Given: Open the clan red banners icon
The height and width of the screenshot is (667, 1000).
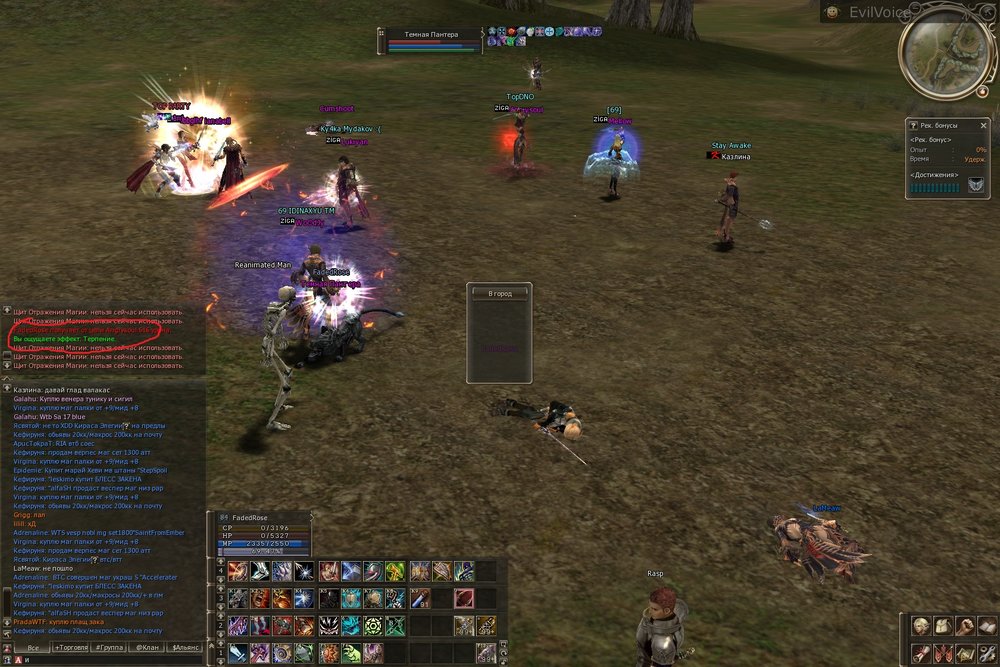Looking at the screenshot, I should [942, 653].
